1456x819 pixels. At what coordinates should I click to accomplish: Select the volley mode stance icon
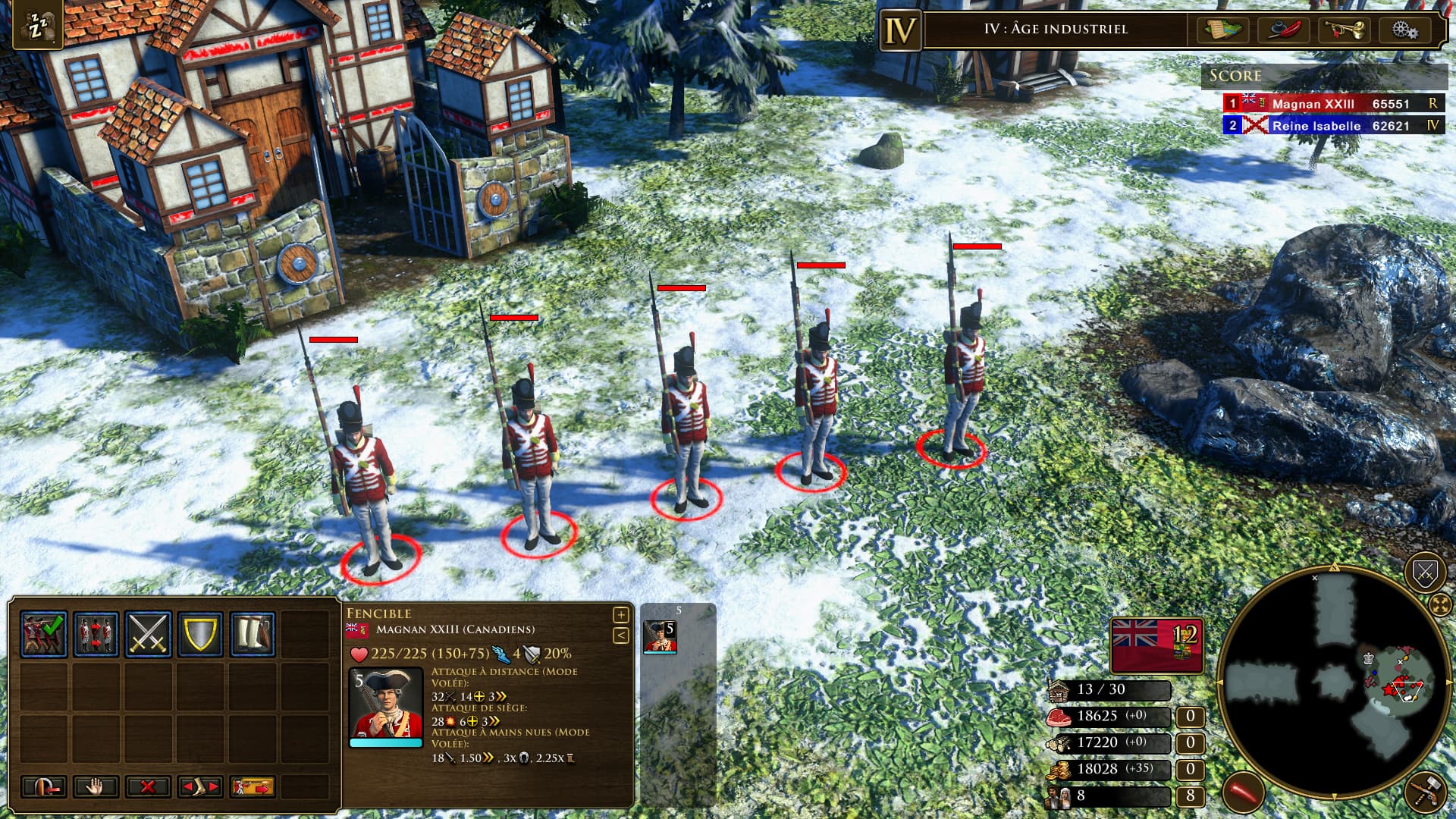(x=43, y=634)
